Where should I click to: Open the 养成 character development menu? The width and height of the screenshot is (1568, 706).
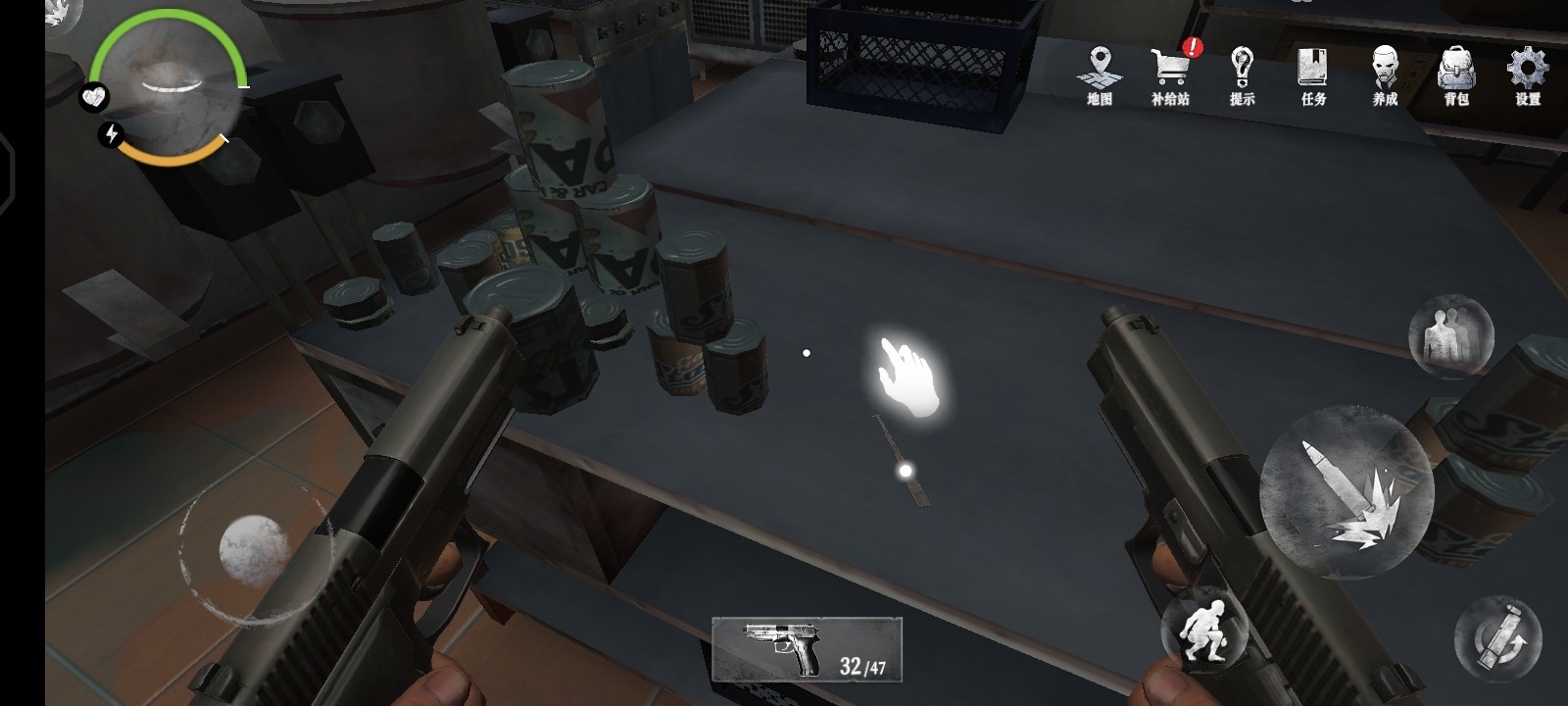(x=1385, y=75)
